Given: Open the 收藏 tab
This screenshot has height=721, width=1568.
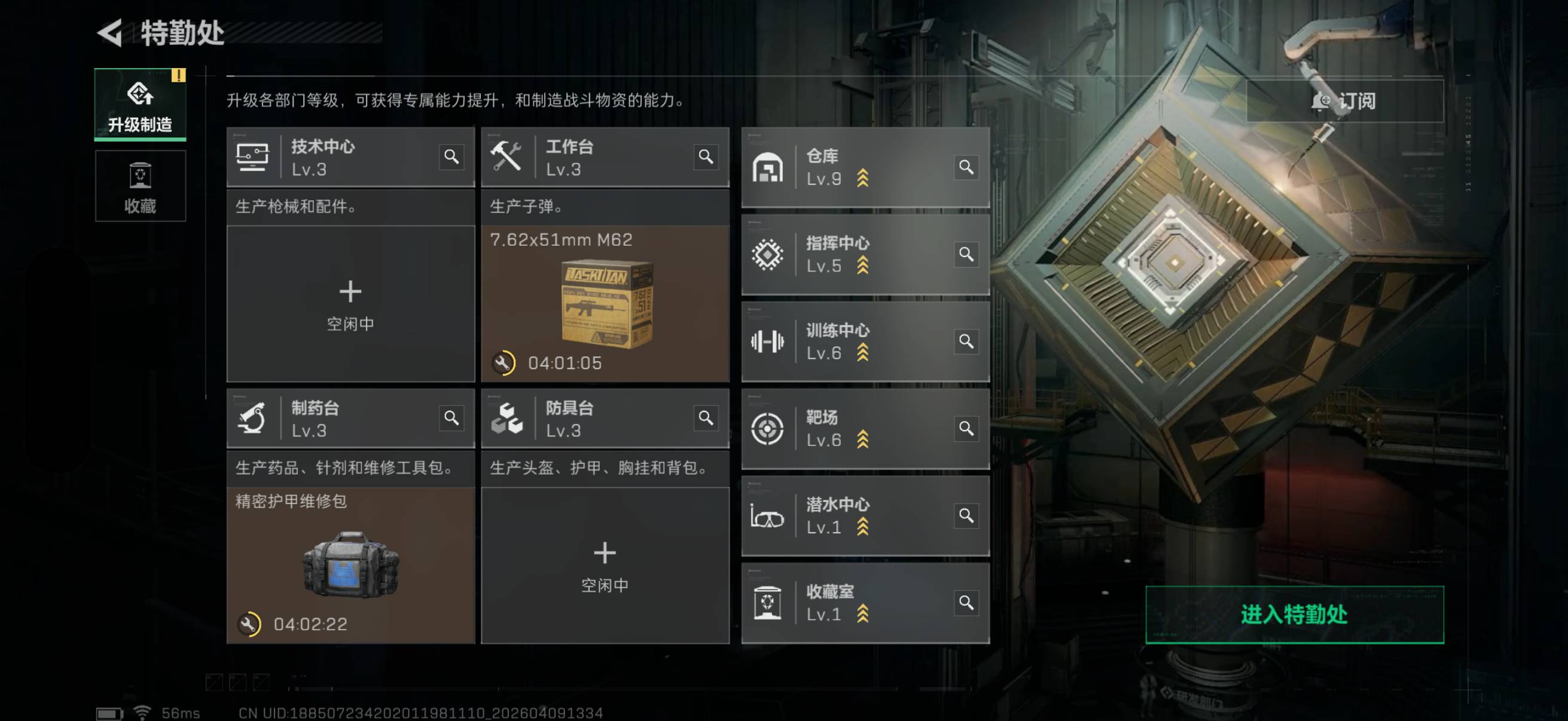Looking at the screenshot, I should (x=140, y=186).
